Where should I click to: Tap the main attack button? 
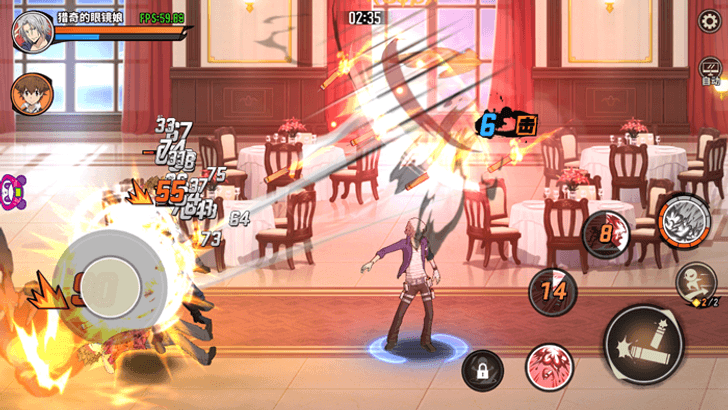click(645, 343)
